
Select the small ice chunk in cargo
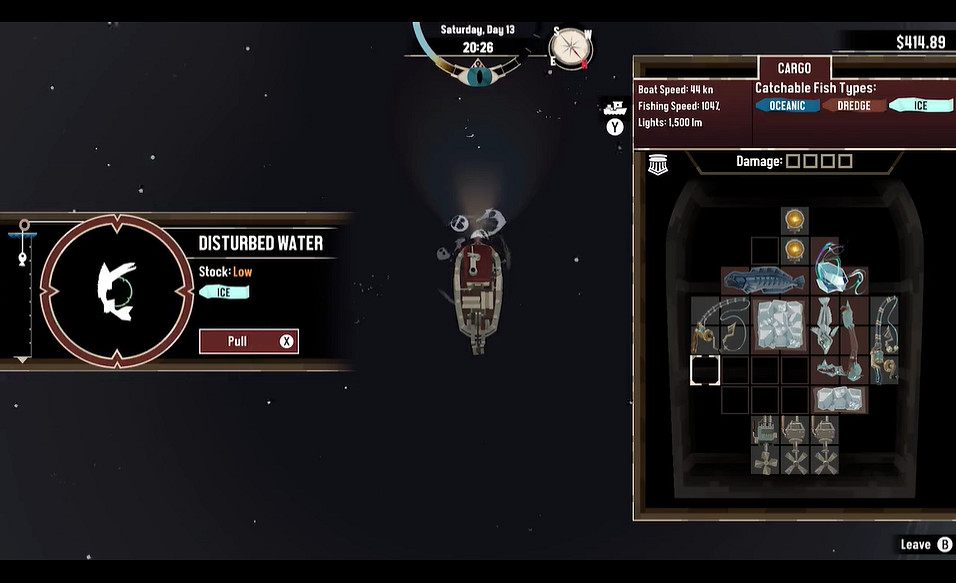tap(839, 399)
